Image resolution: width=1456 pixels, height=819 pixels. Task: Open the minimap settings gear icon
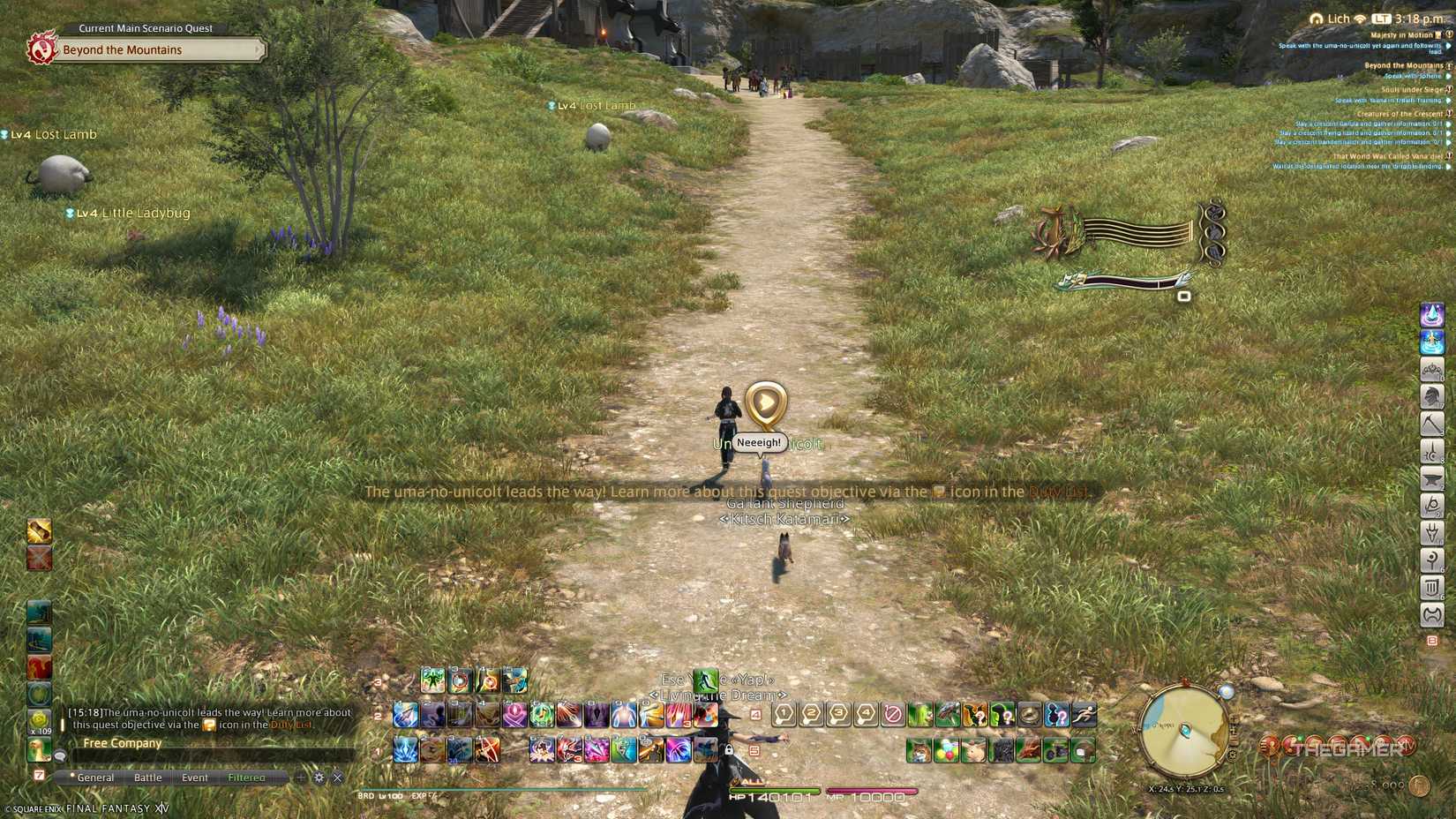coord(1233,754)
